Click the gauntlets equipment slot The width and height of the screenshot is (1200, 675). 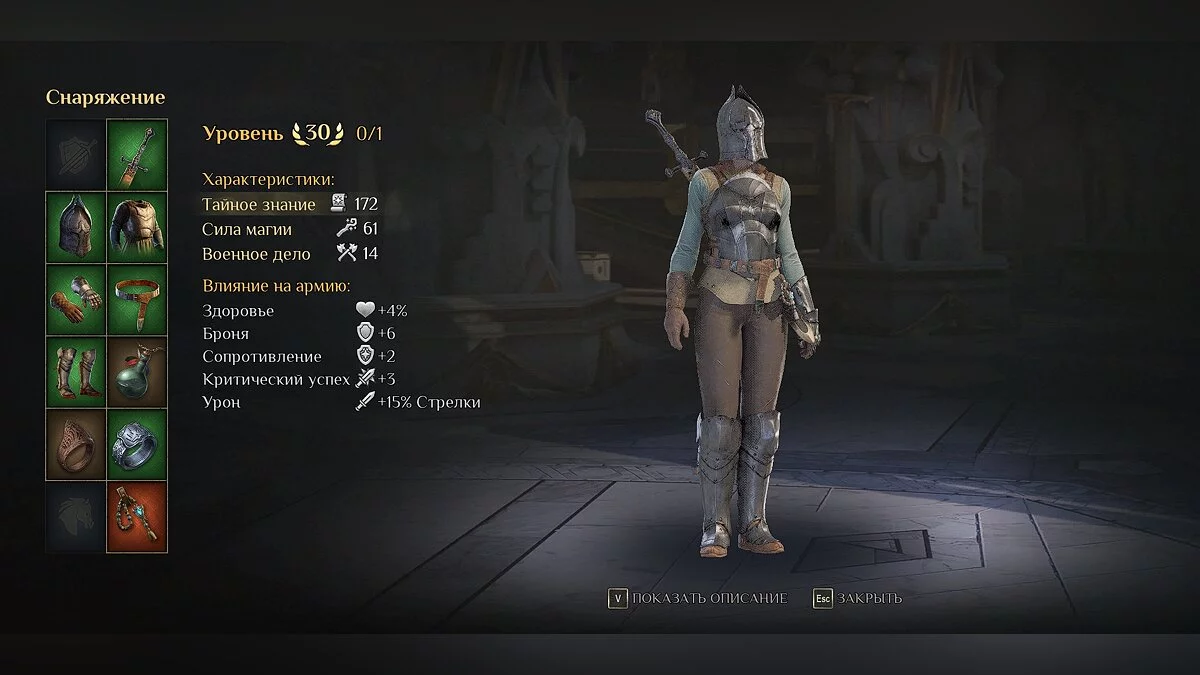pos(76,299)
